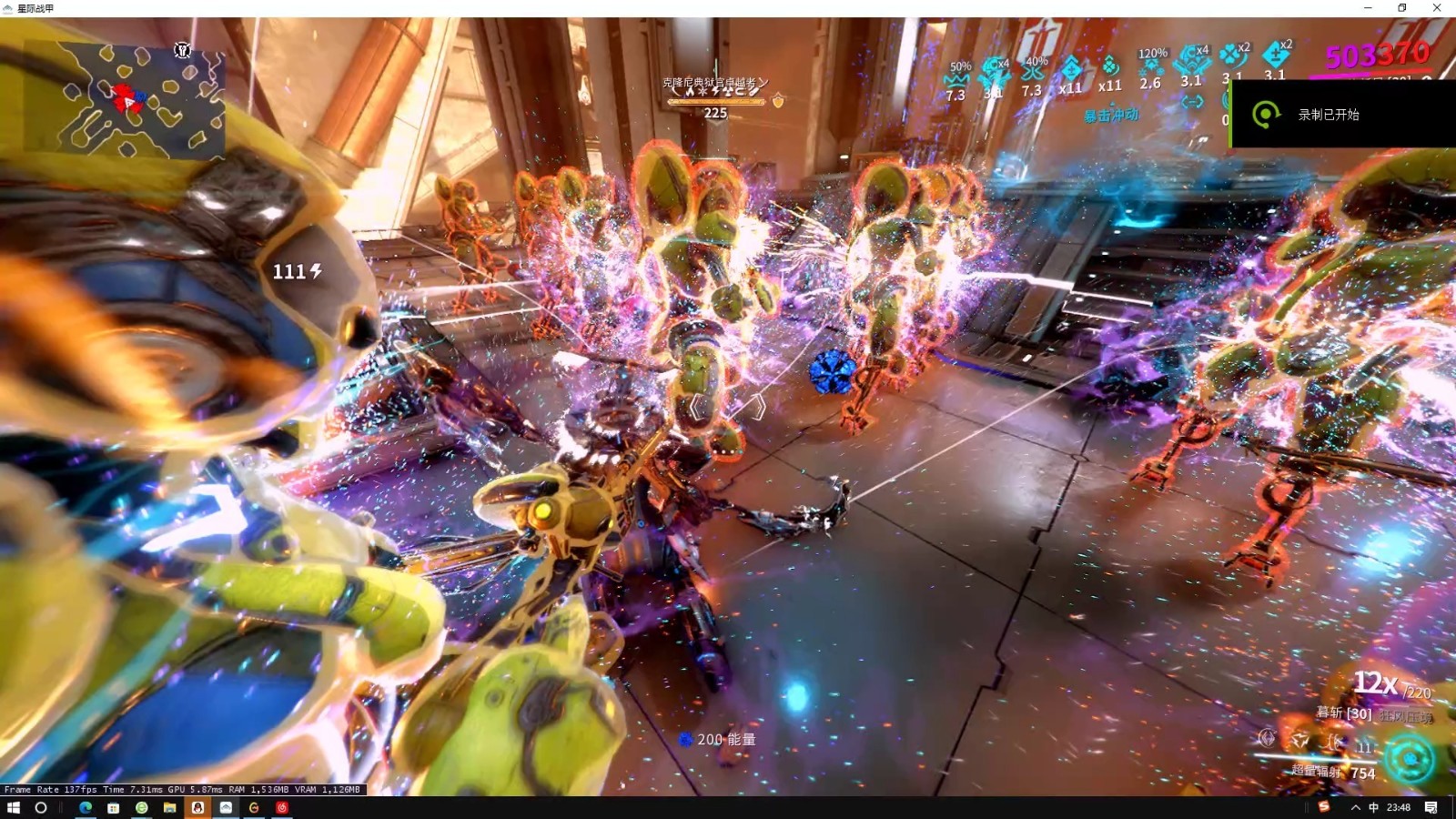The image size is (1456, 819).
Task: Close the game window
Action: click(1437, 8)
